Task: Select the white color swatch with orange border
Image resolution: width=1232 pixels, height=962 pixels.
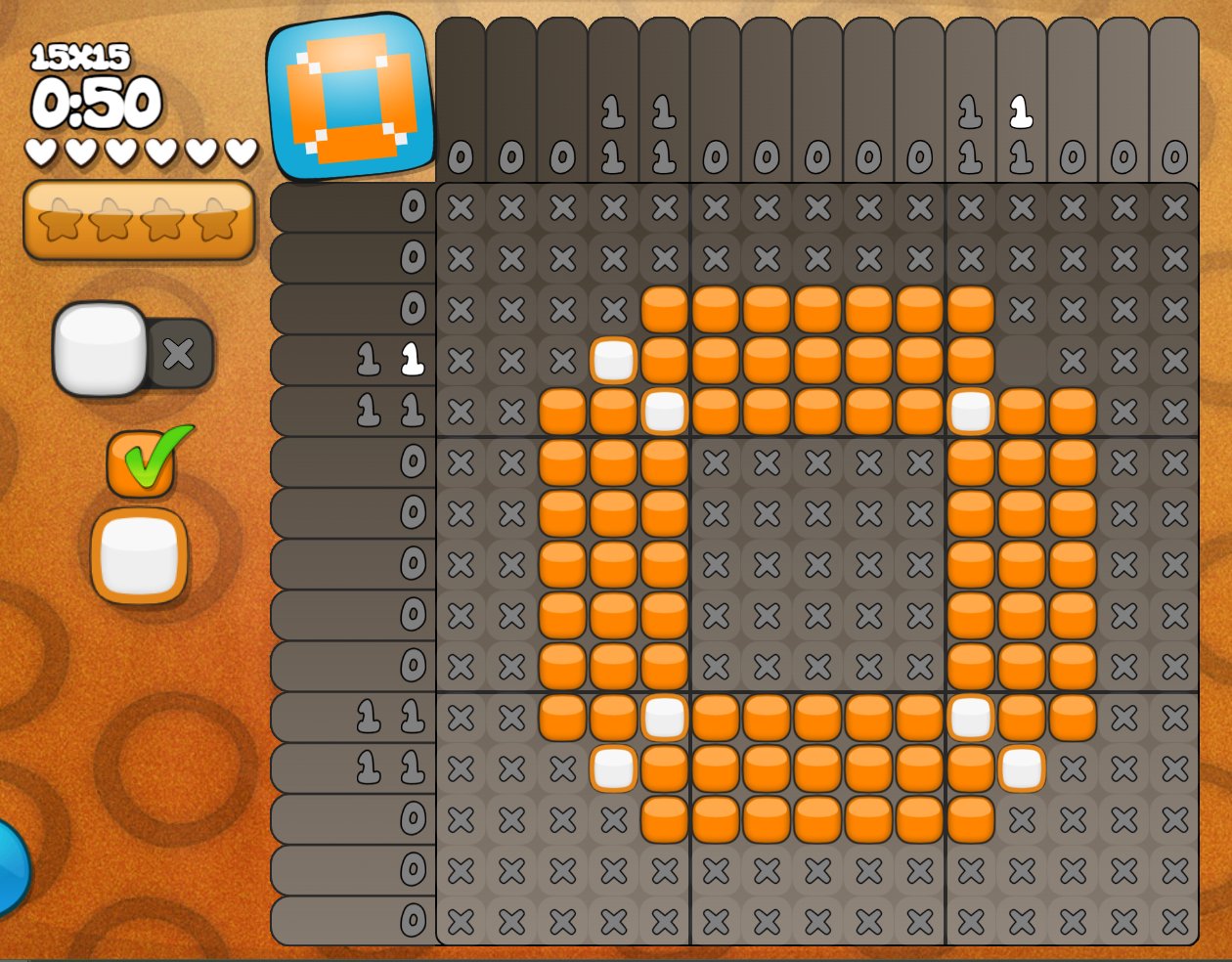Action: [139, 553]
